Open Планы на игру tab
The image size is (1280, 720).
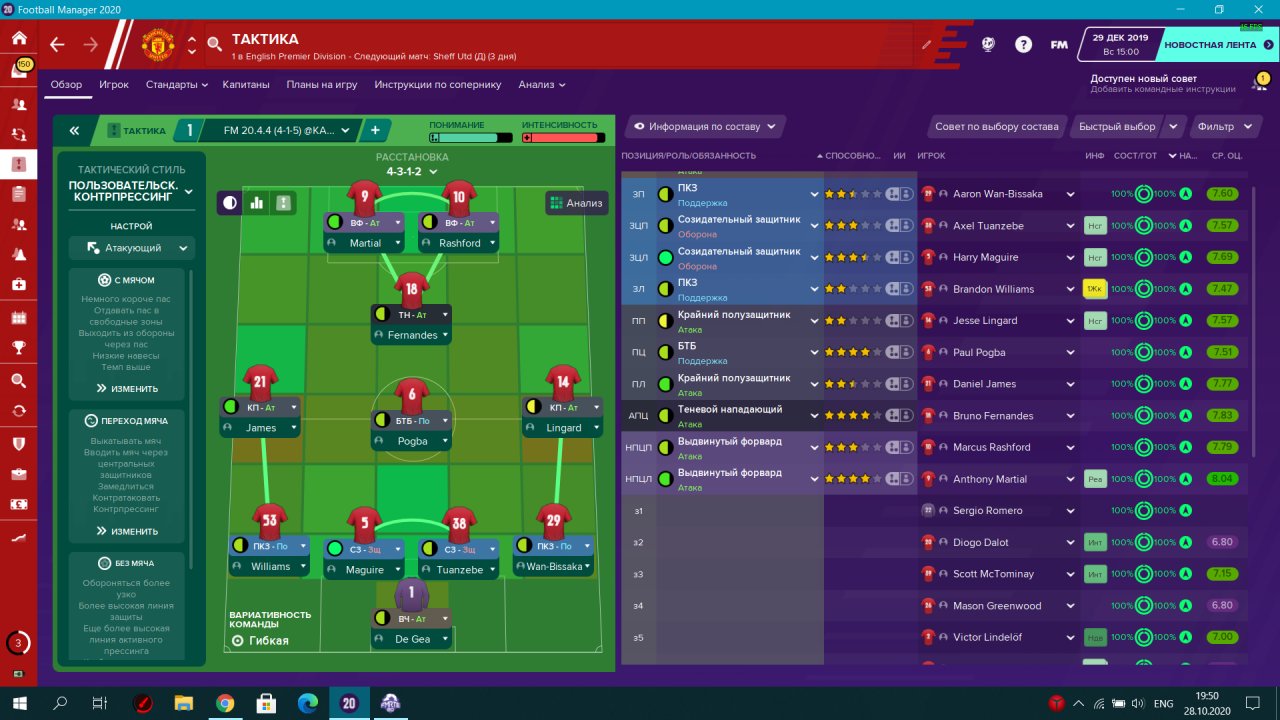tap(322, 85)
